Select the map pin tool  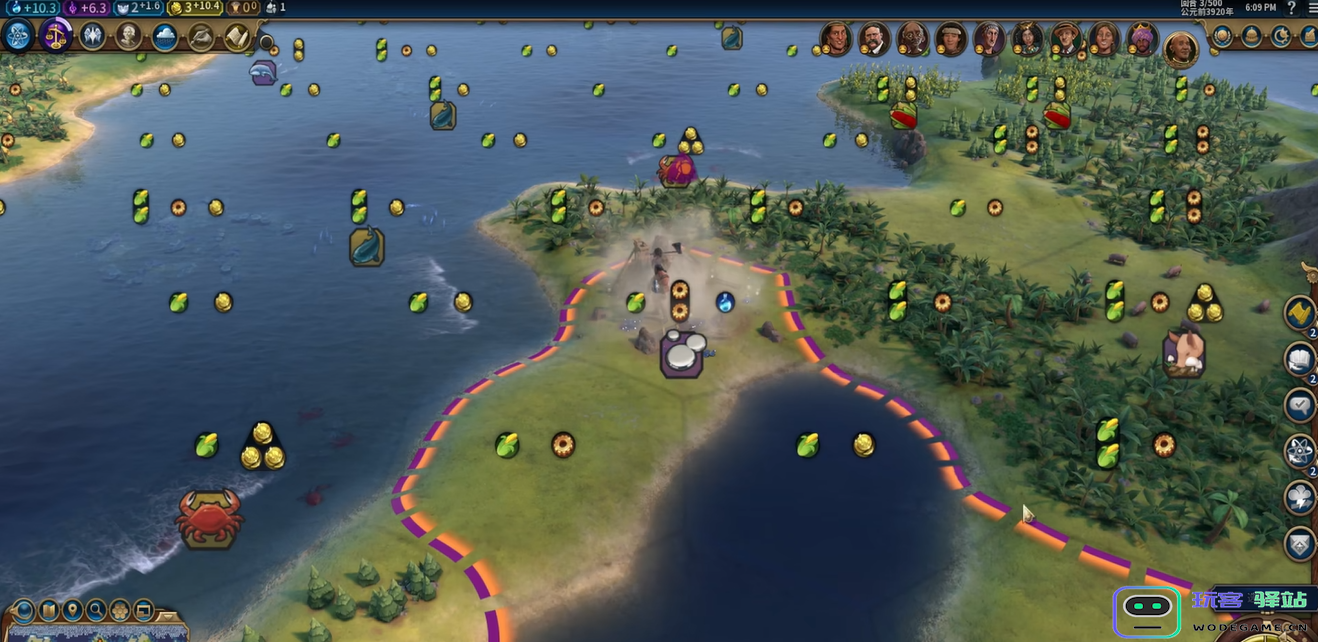pos(72,609)
